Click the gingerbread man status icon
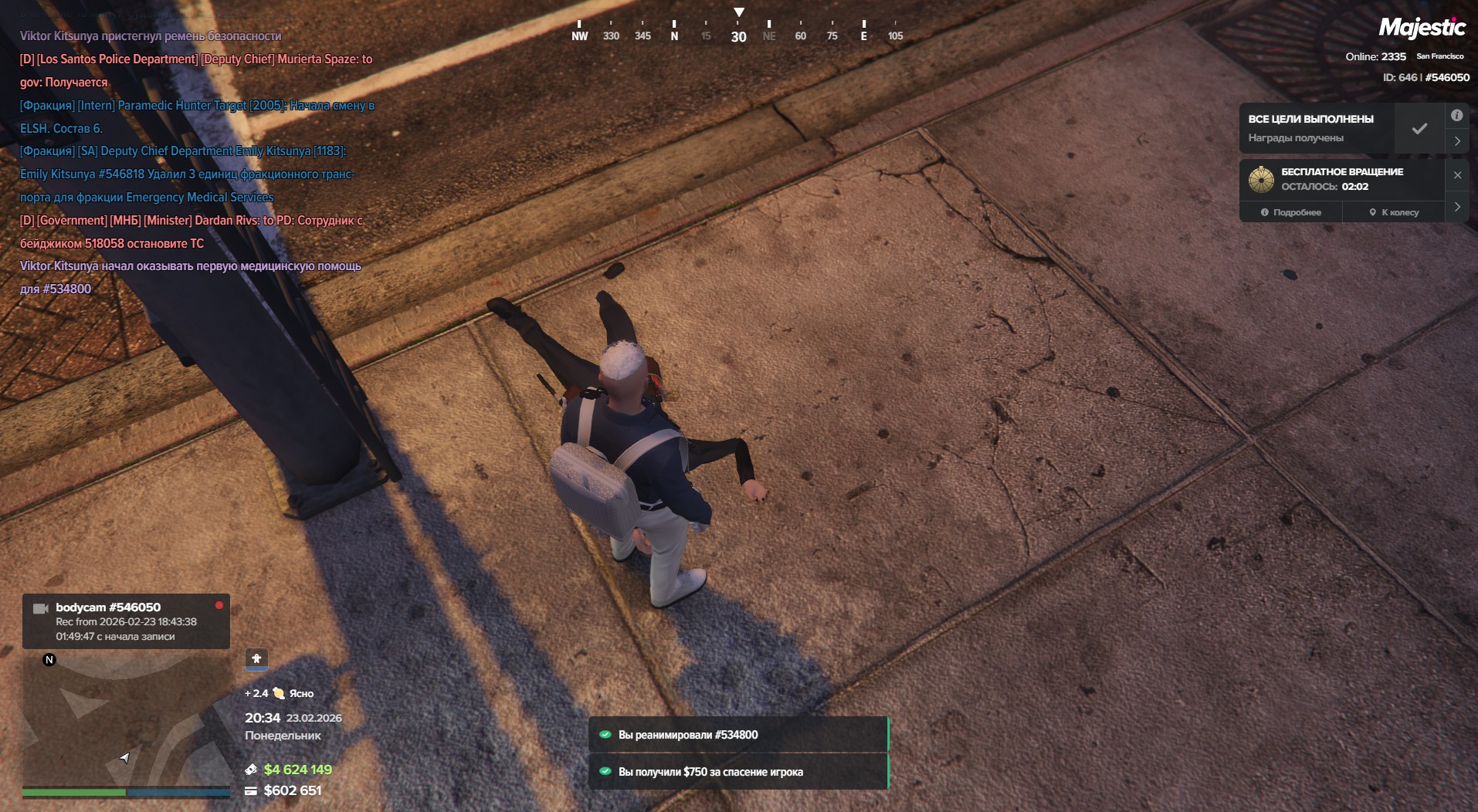The image size is (1478, 812). pos(256,658)
